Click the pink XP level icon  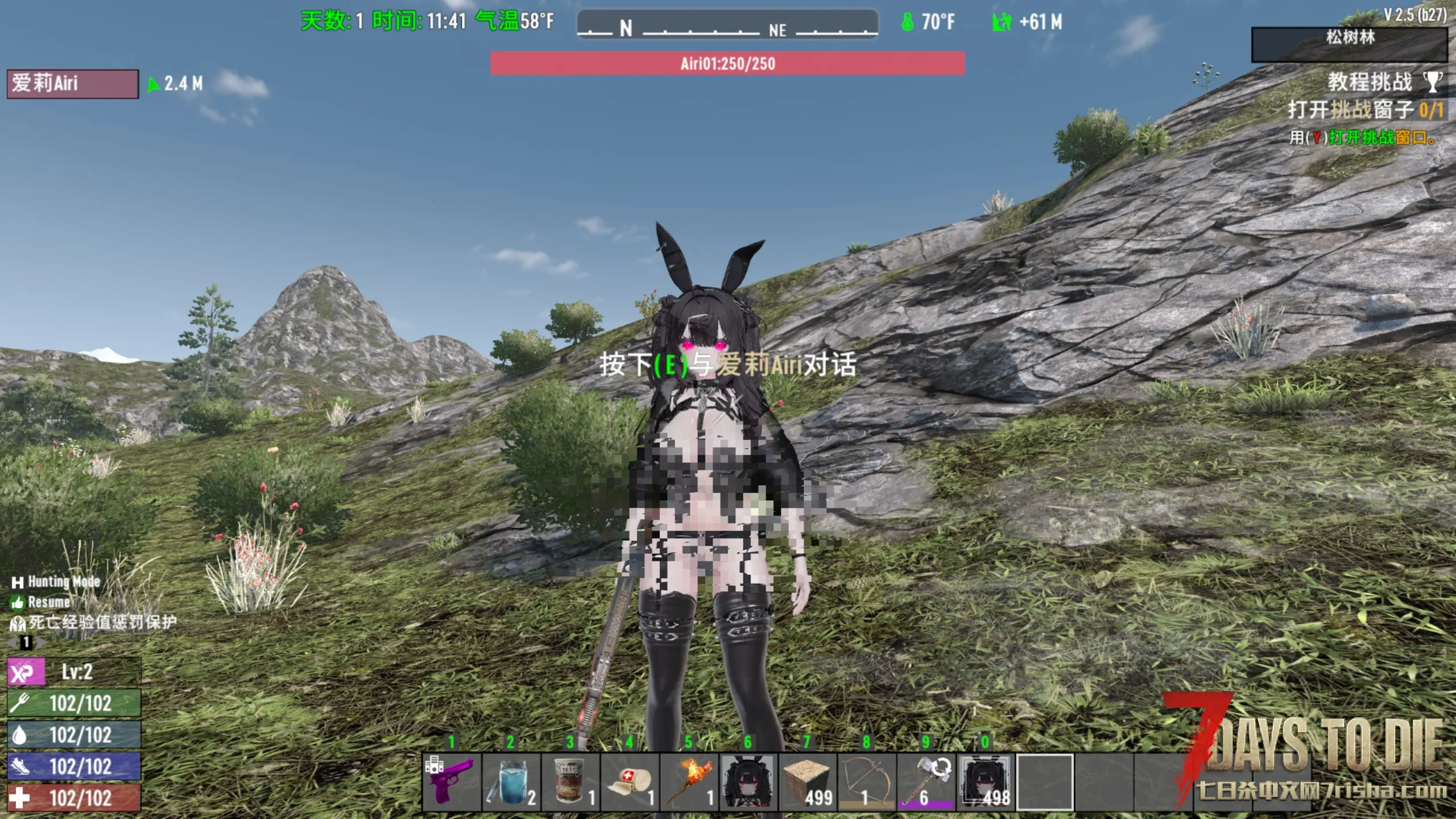[x=26, y=672]
